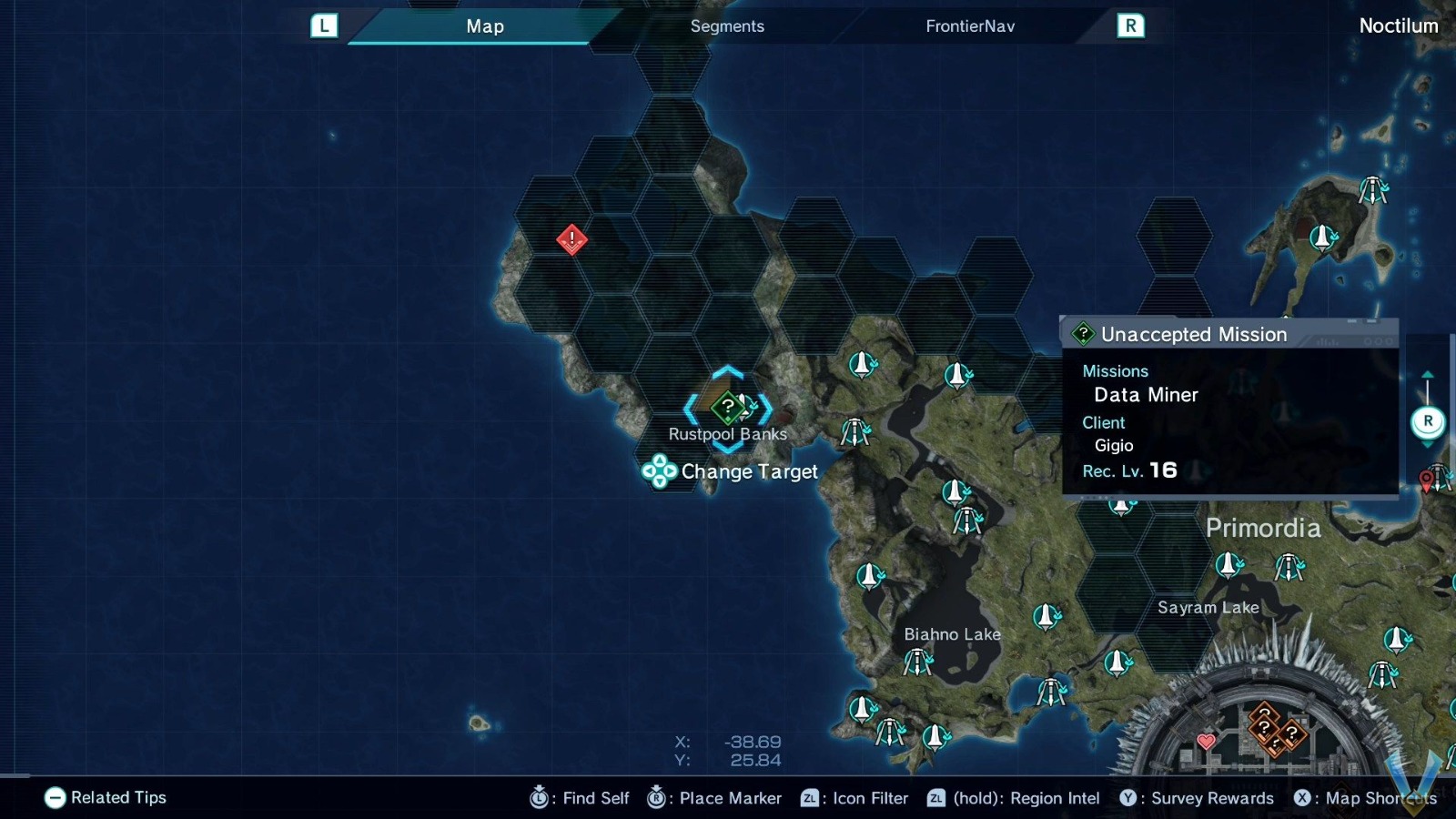Select the Map tab
Image resolution: width=1456 pixels, height=819 pixels.
[x=484, y=26]
